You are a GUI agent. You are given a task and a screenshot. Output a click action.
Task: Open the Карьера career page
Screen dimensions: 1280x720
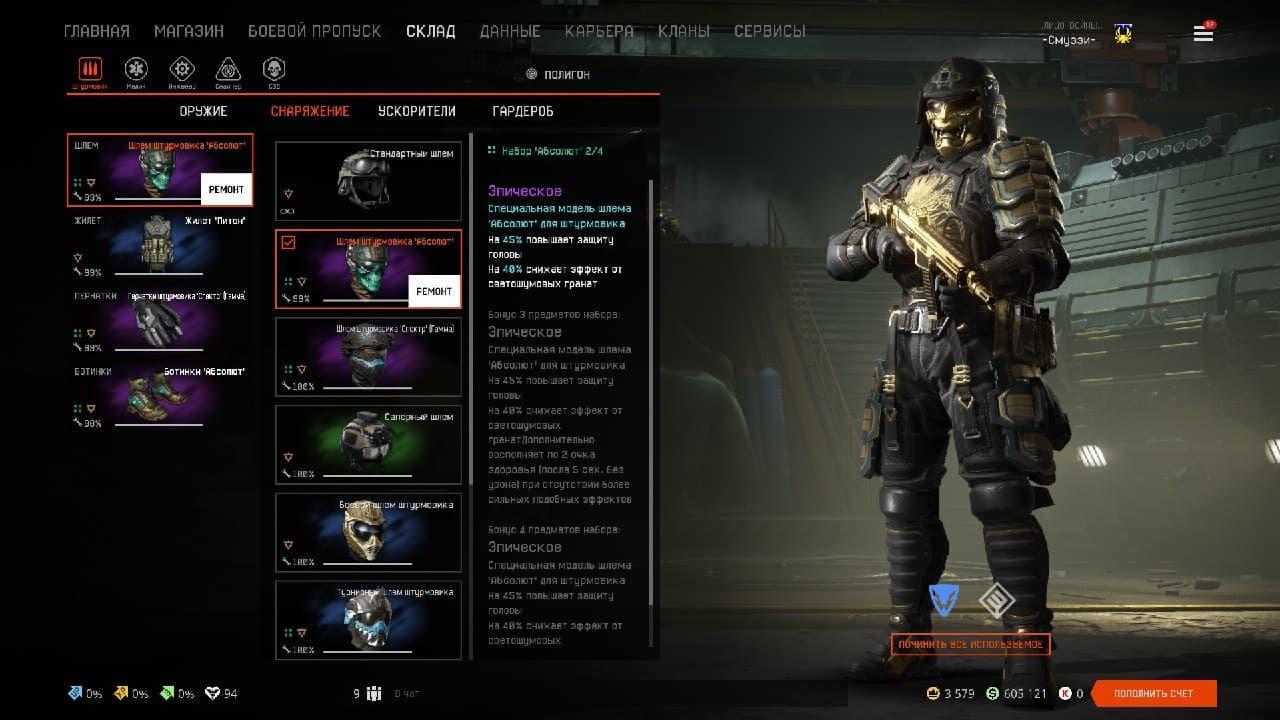pos(599,31)
